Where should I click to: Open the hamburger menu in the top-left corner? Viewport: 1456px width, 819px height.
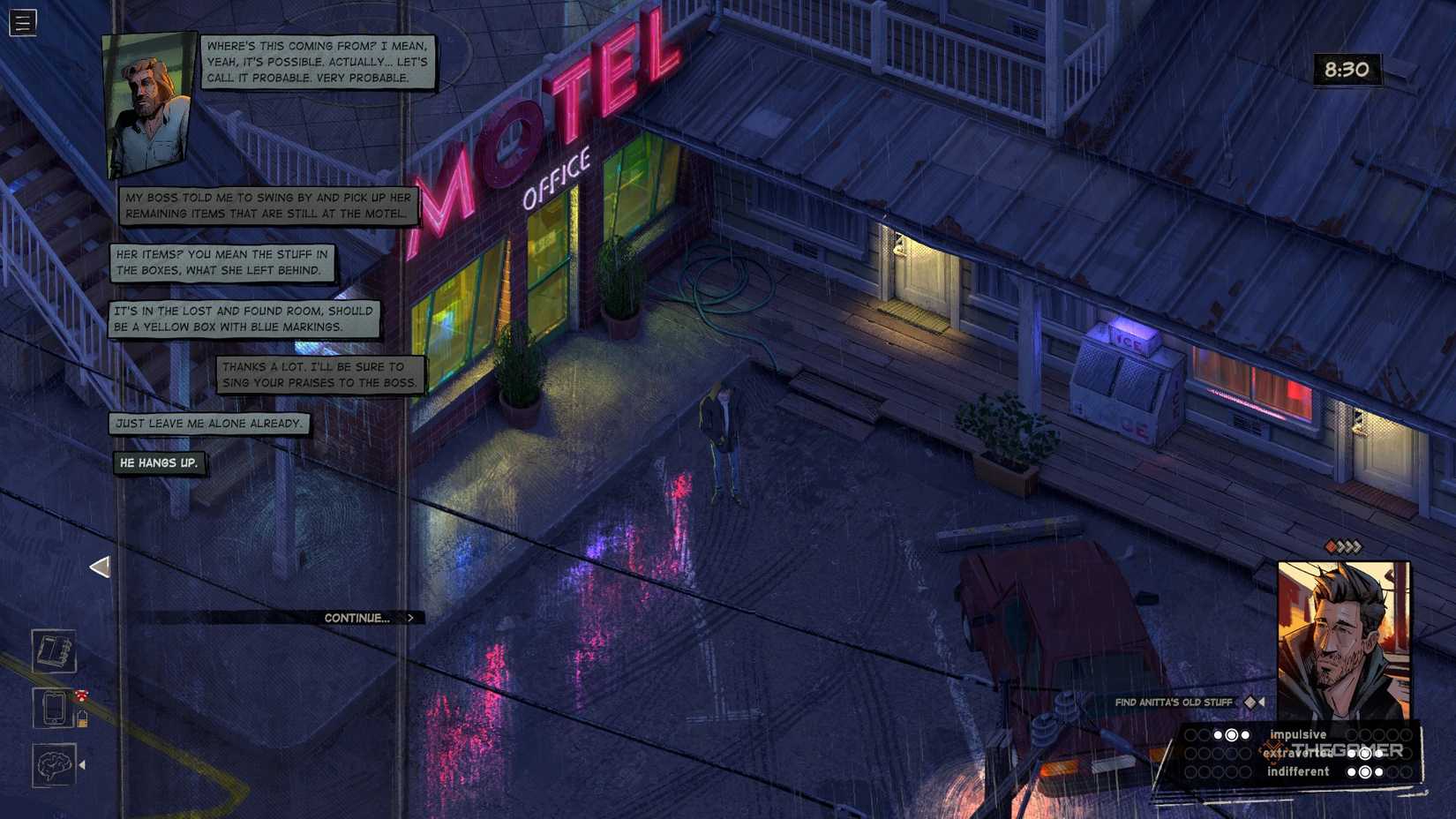[22, 24]
